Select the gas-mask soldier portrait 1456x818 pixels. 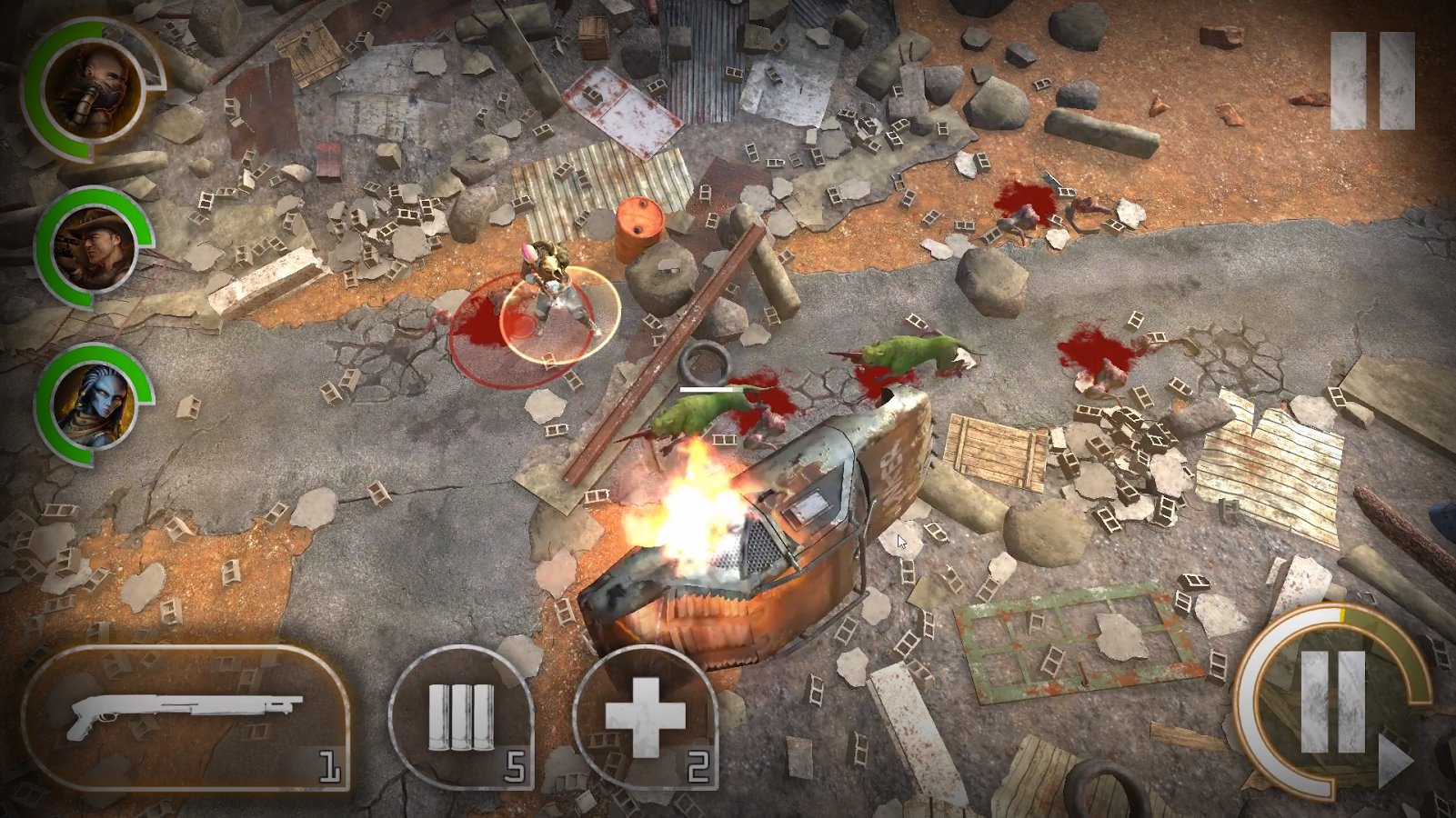coord(92,90)
